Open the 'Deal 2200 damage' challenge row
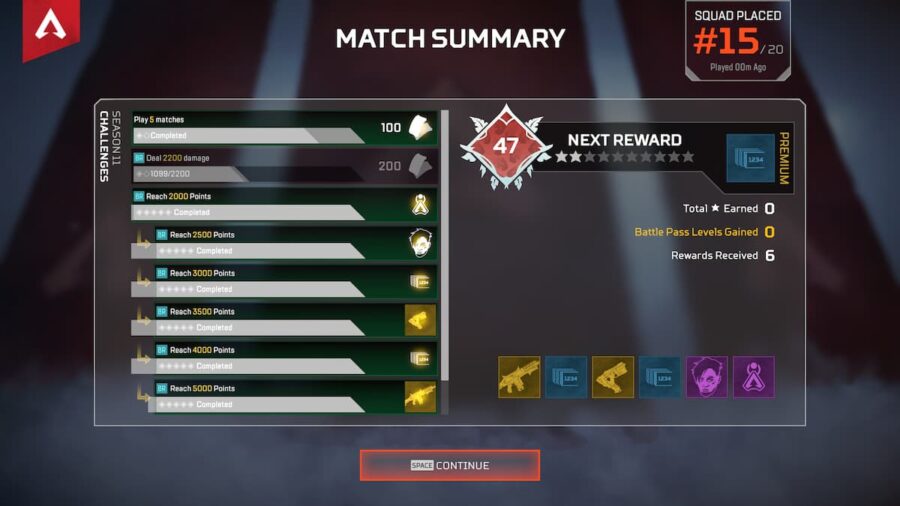This screenshot has height=506, width=900. point(284,166)
